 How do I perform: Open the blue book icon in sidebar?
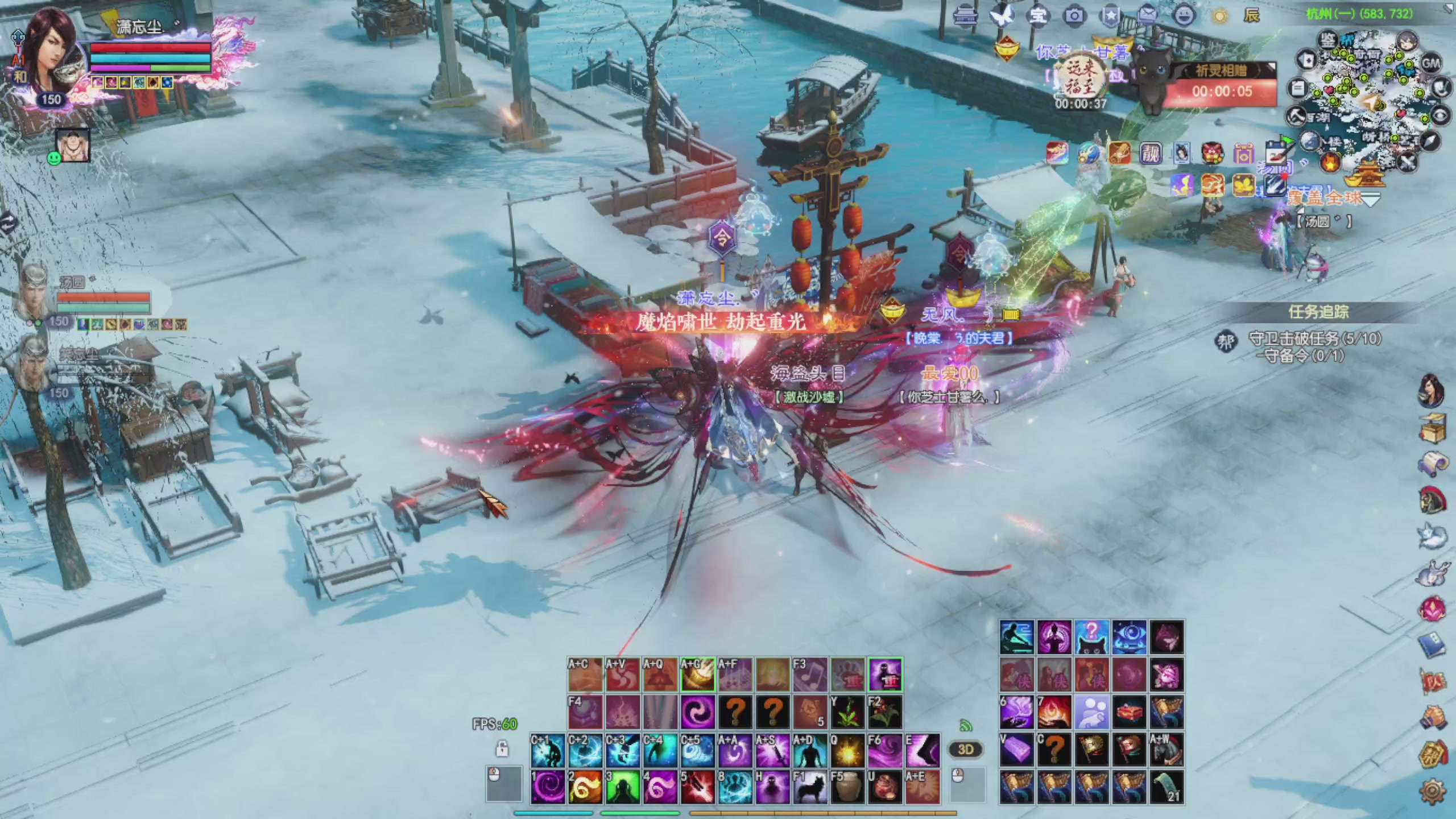[1432, 645]
